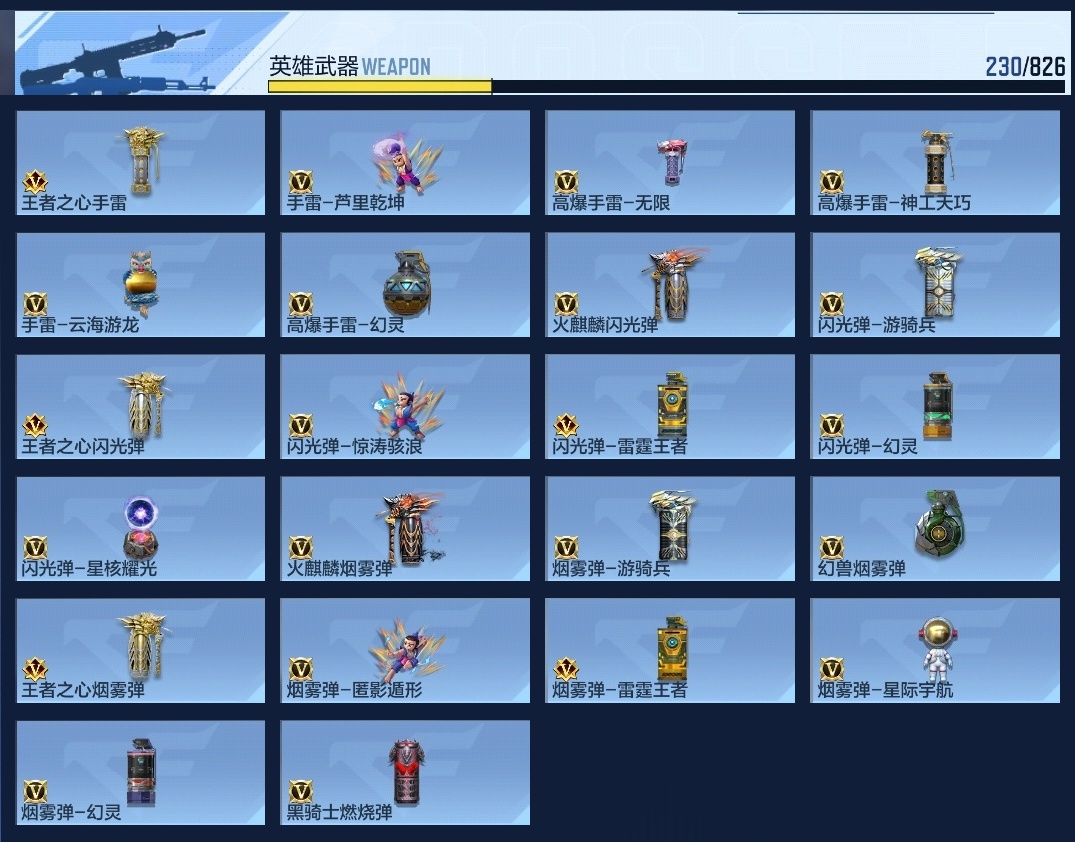Open the 高爆手雷-无限 item tile
The height and width of the screenshot is (842, 1075).
coord(670,162)
